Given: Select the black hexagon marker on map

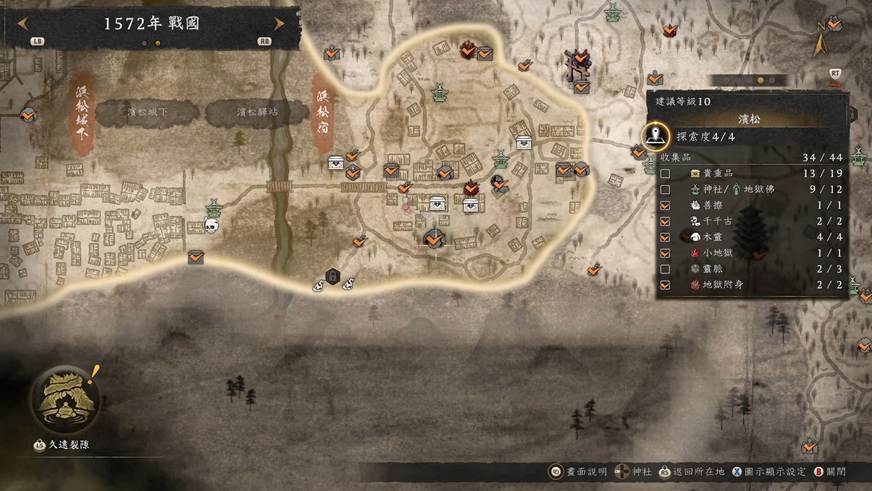Looking at the screenshot, I should [333, 277].
